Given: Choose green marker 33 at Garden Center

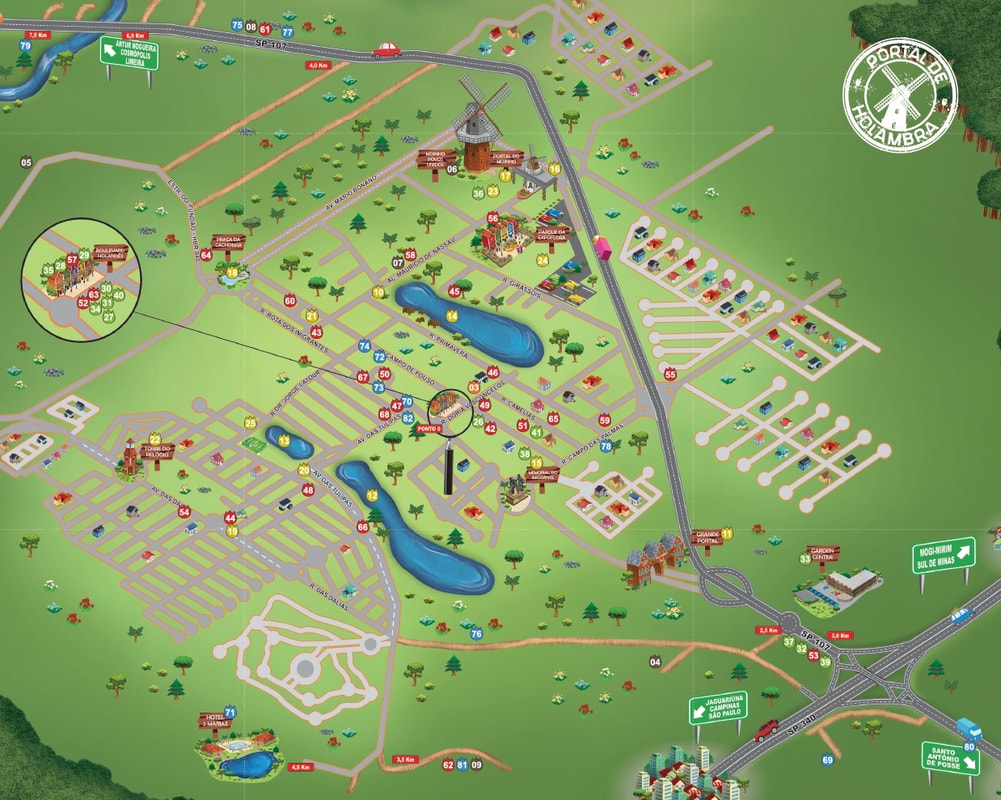Looking at the screenshot, I should coord(805,558).
